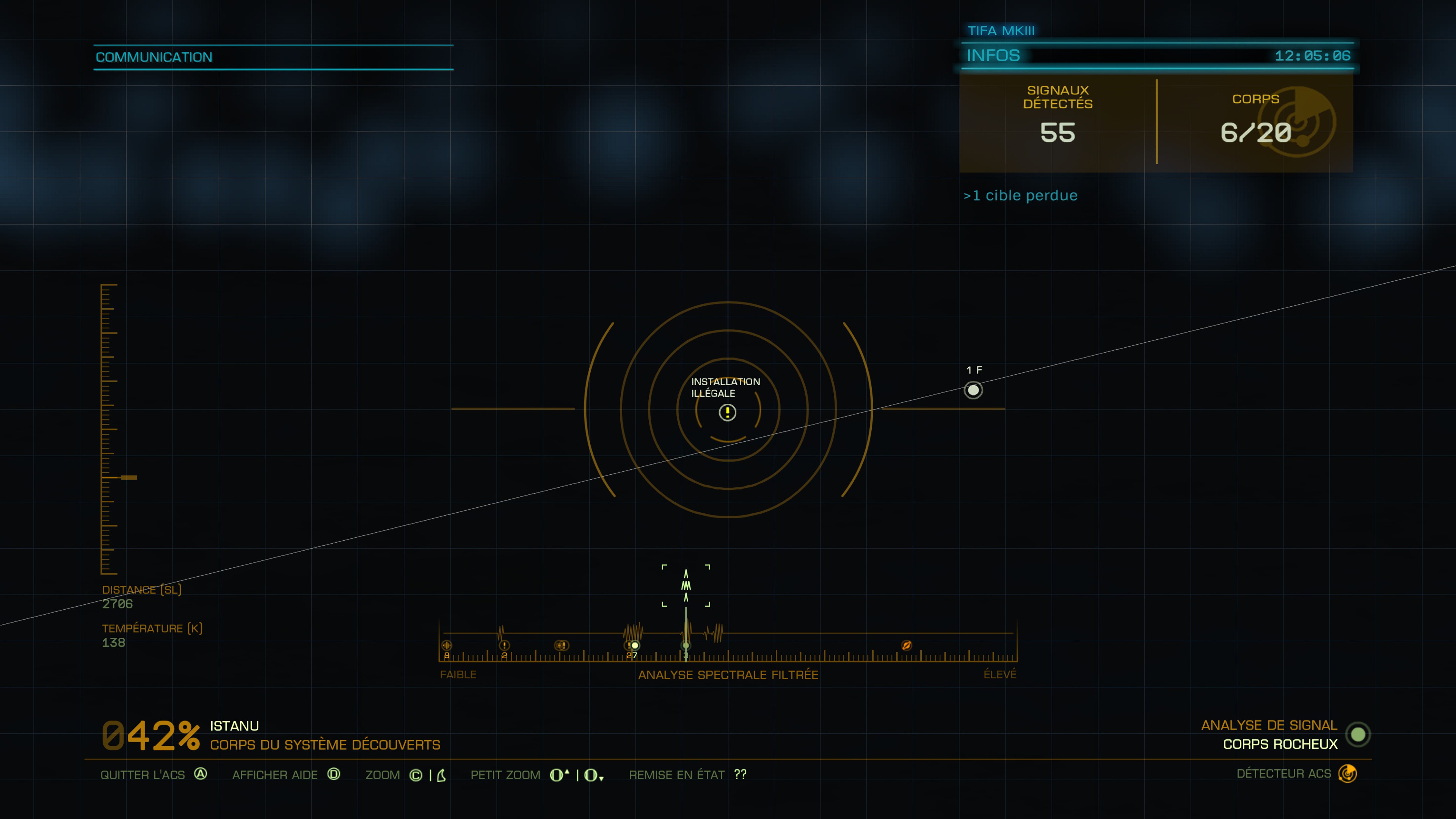This screenshot has height=819, width=1456.
Task: Click the Détecteur ACS icon
Action: (1348, 773)
